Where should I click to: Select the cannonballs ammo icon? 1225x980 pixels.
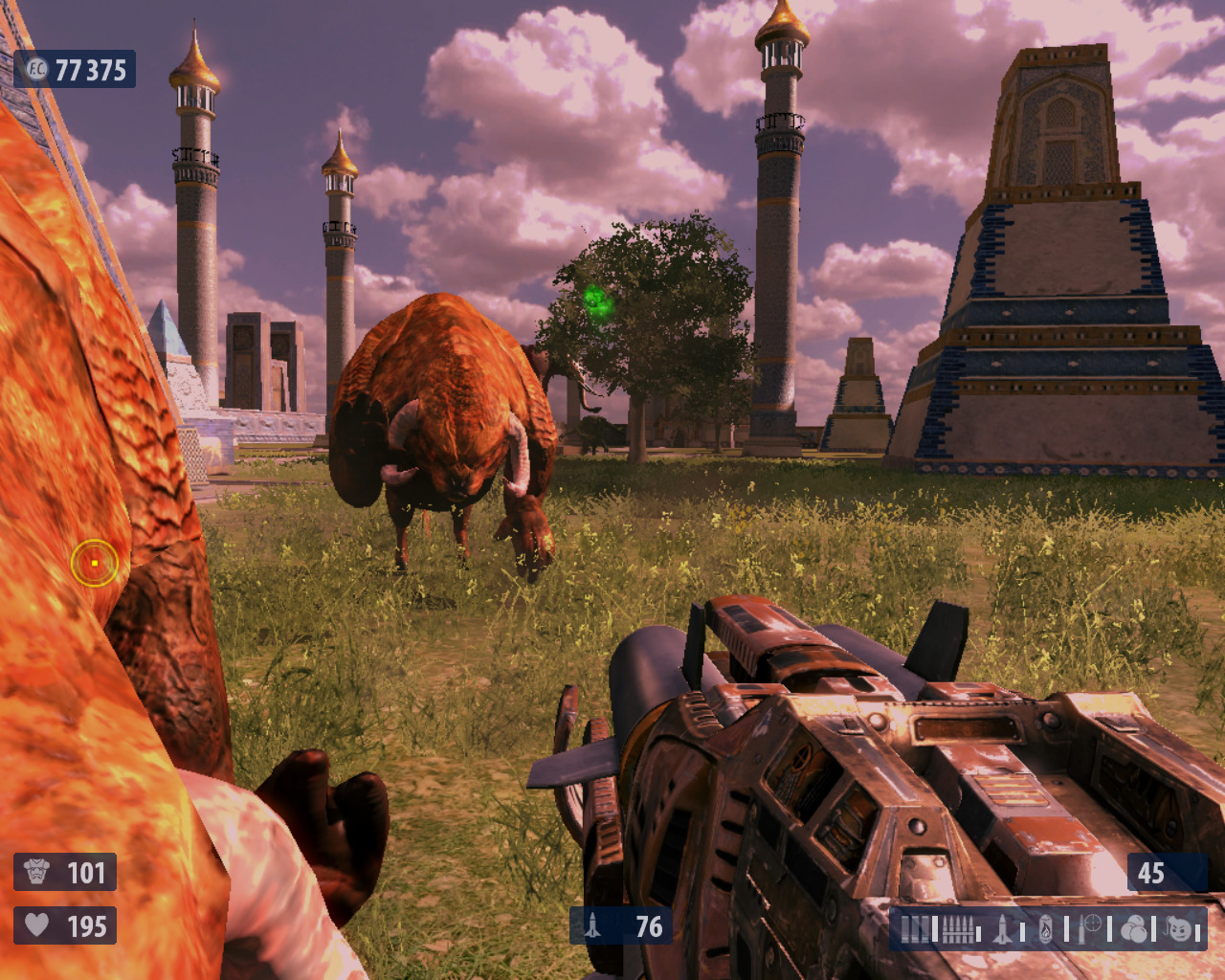pos(1135,929)
